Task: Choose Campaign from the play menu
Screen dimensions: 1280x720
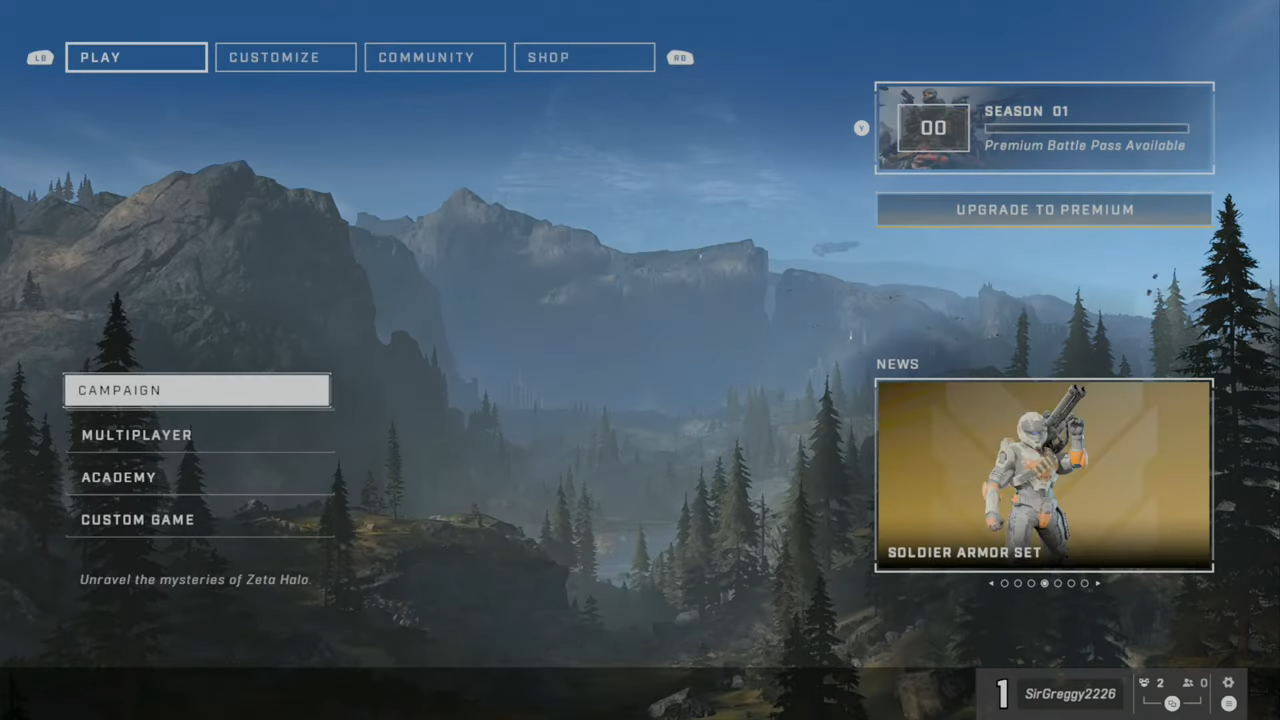Action: (197, 390)
